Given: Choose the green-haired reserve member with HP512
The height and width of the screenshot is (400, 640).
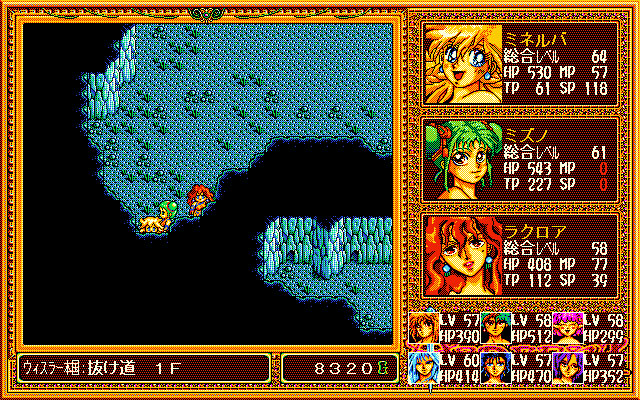Looking at the screenshot, I should pos(495,326).
